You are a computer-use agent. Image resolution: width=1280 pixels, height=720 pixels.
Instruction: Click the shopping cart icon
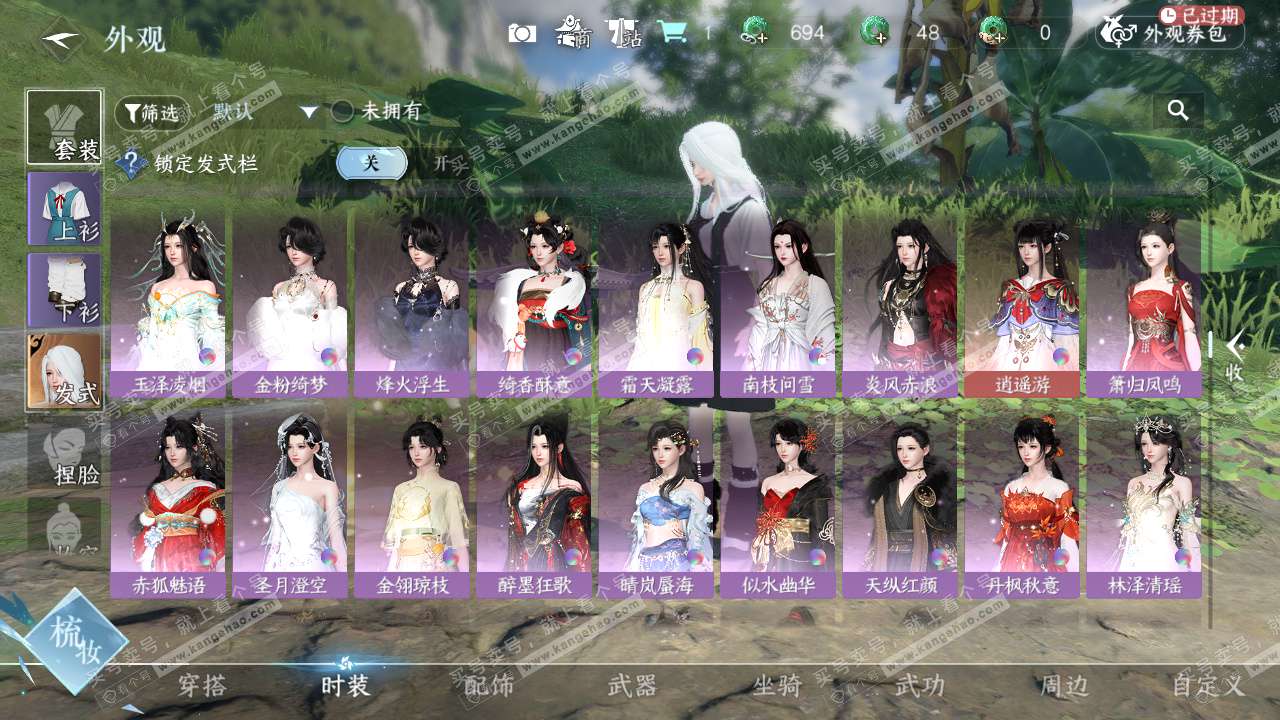(672, 33)
